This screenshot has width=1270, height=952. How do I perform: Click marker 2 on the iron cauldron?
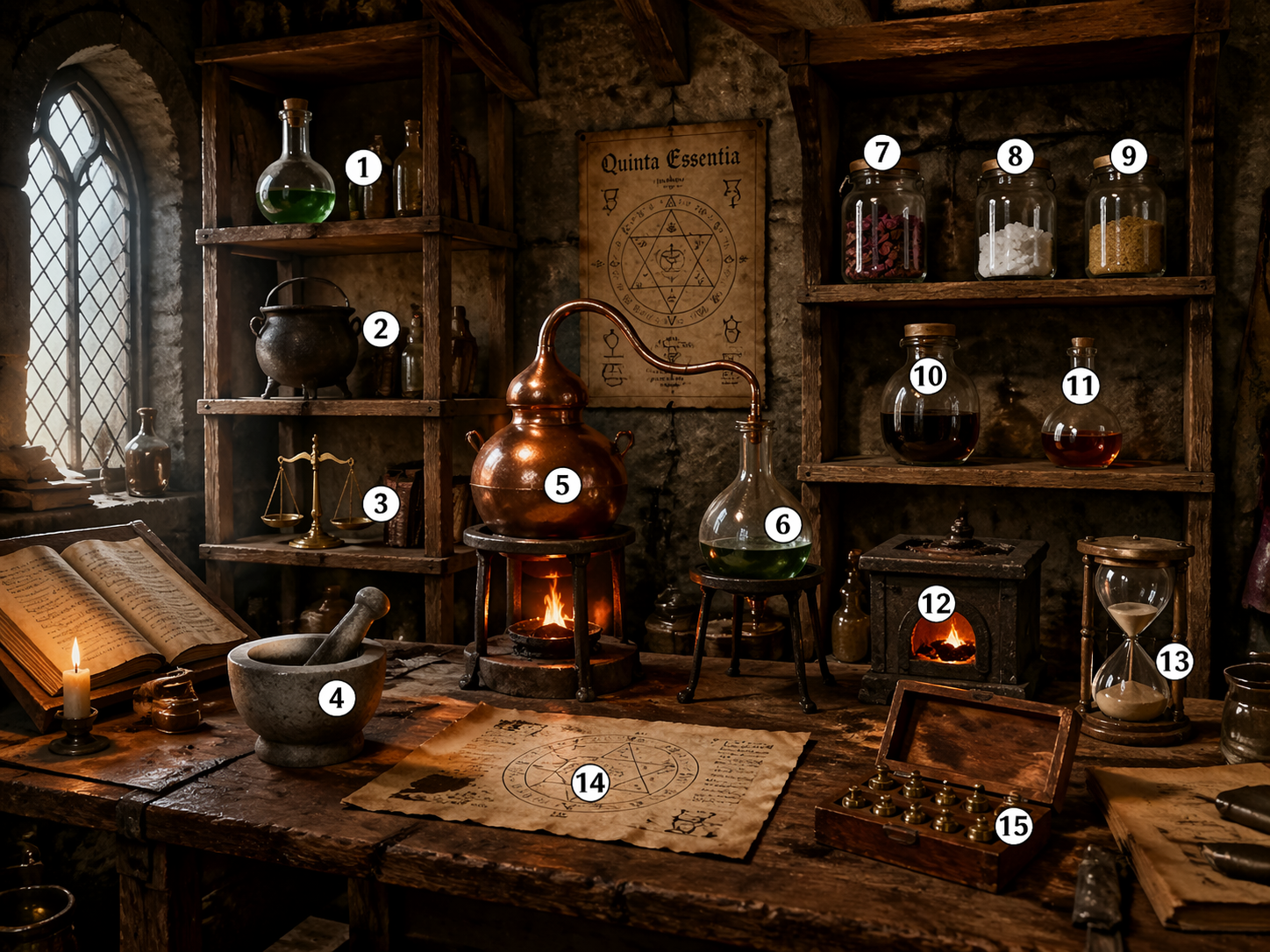pos(381,329)
